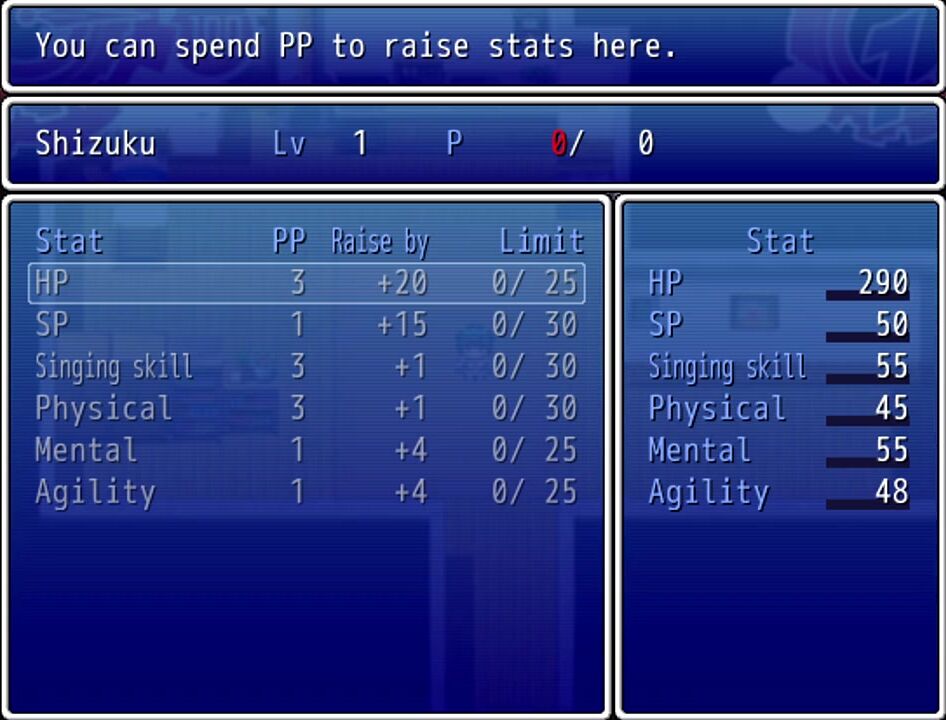Pick the Physical stat row

[x=306, y=409]
